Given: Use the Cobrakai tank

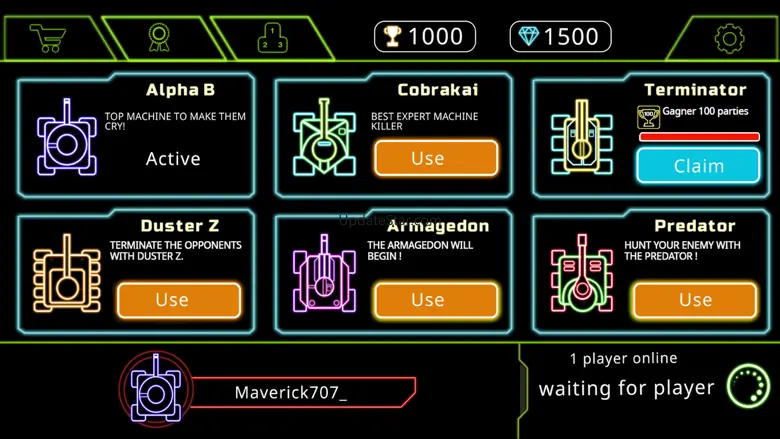Looking at the screenshot, I should [436, 158].
